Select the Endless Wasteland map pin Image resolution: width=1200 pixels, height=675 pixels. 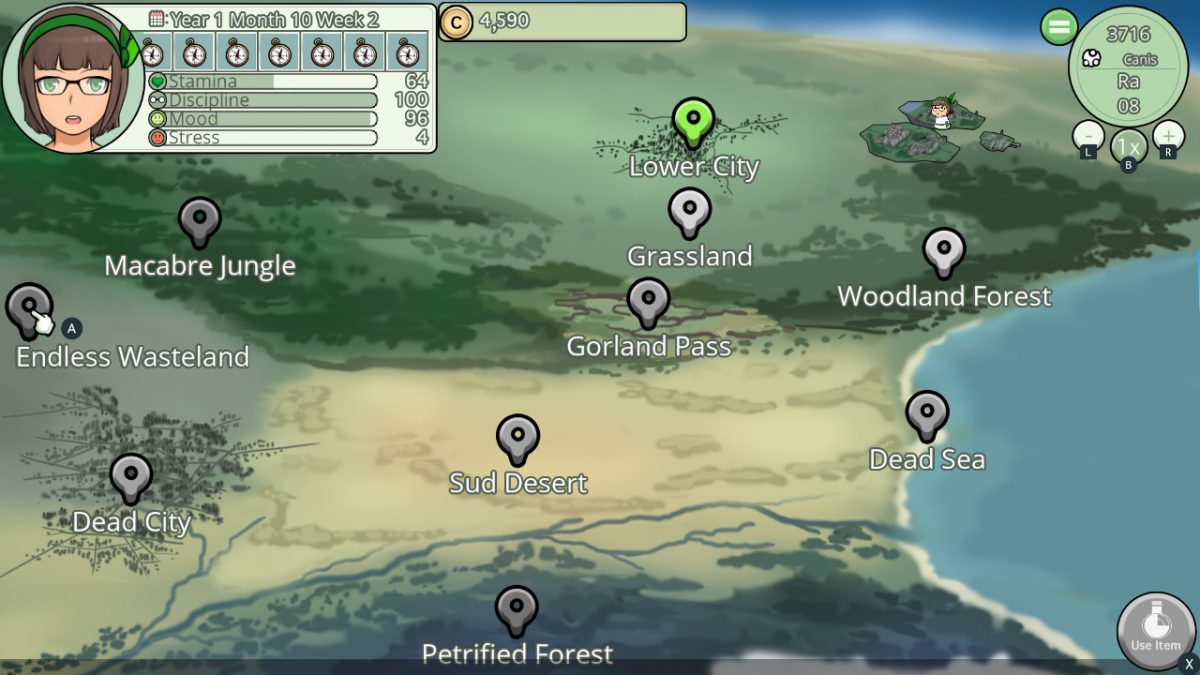pyautogui.click(x=29, y=306)
